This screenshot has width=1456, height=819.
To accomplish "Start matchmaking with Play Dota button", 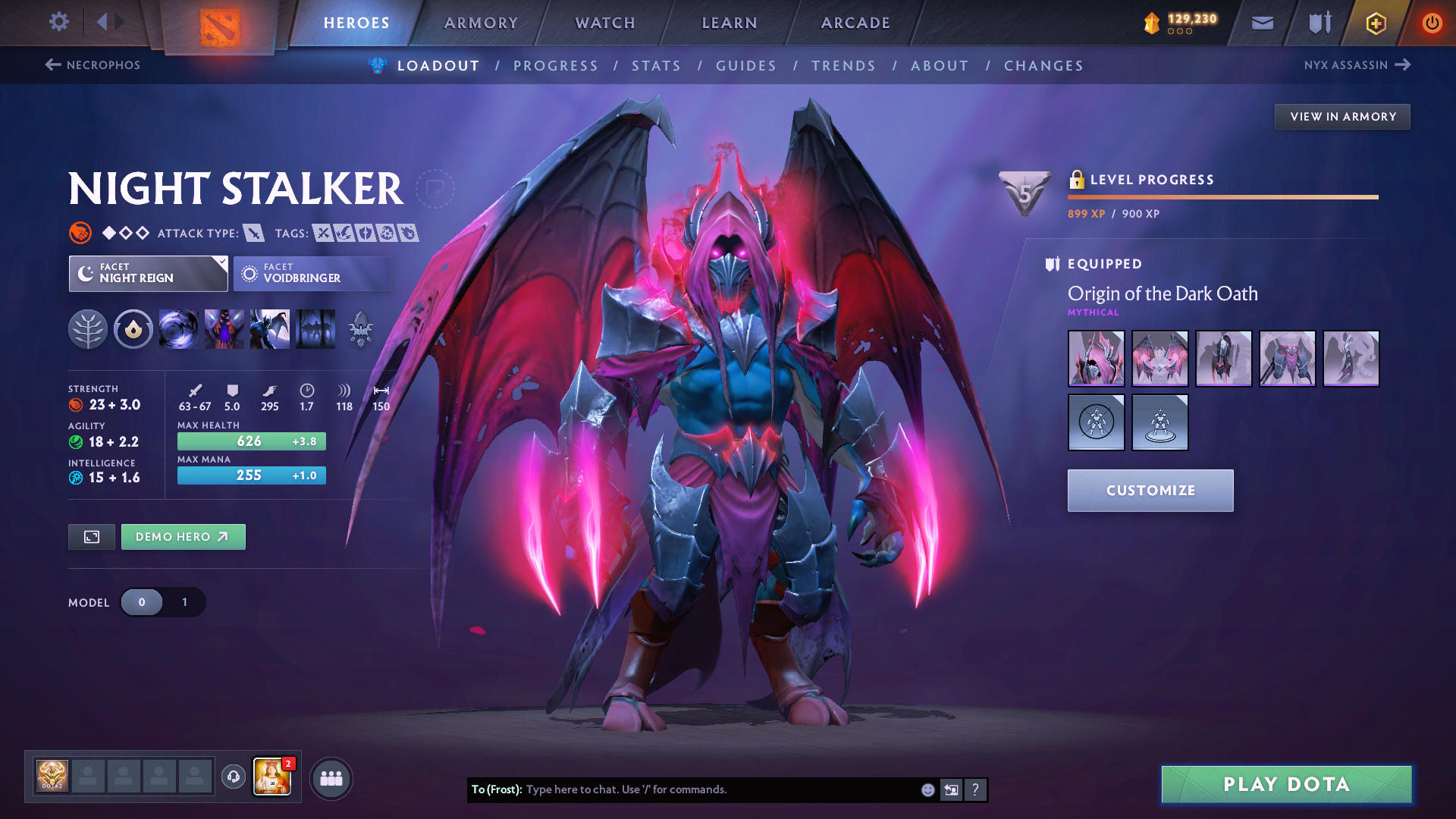I will [x=1286, y=784].
